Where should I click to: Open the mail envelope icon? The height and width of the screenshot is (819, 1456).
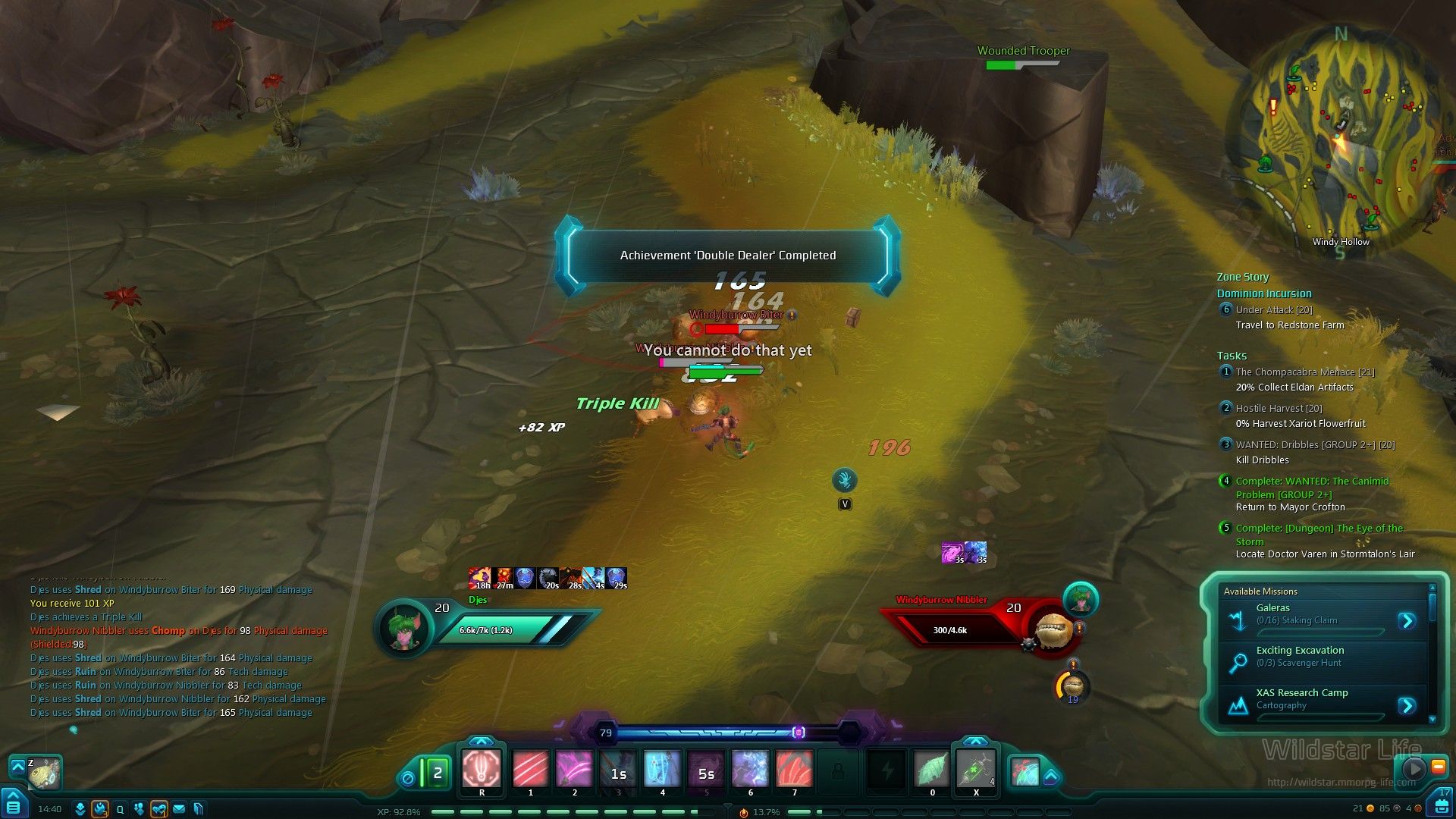coord(179,809)
